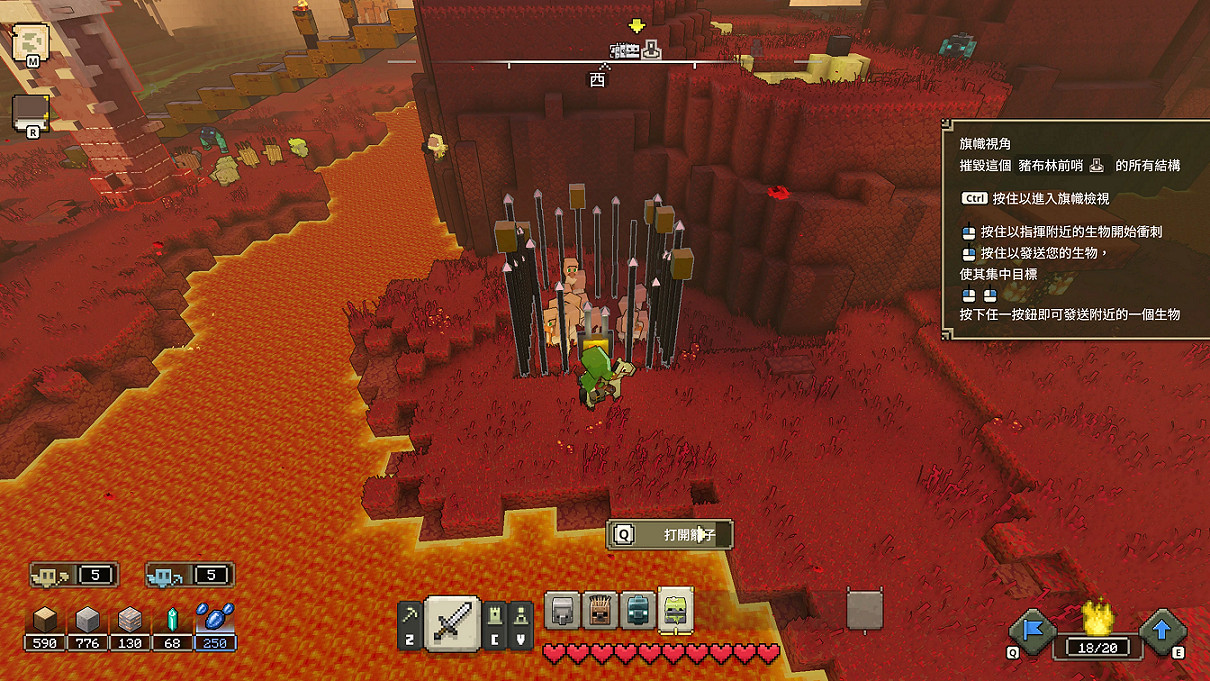This screenshot has width=1210, height=681.
Task: Click the blue up-arrow rally button
Action: coord(1162,631)
